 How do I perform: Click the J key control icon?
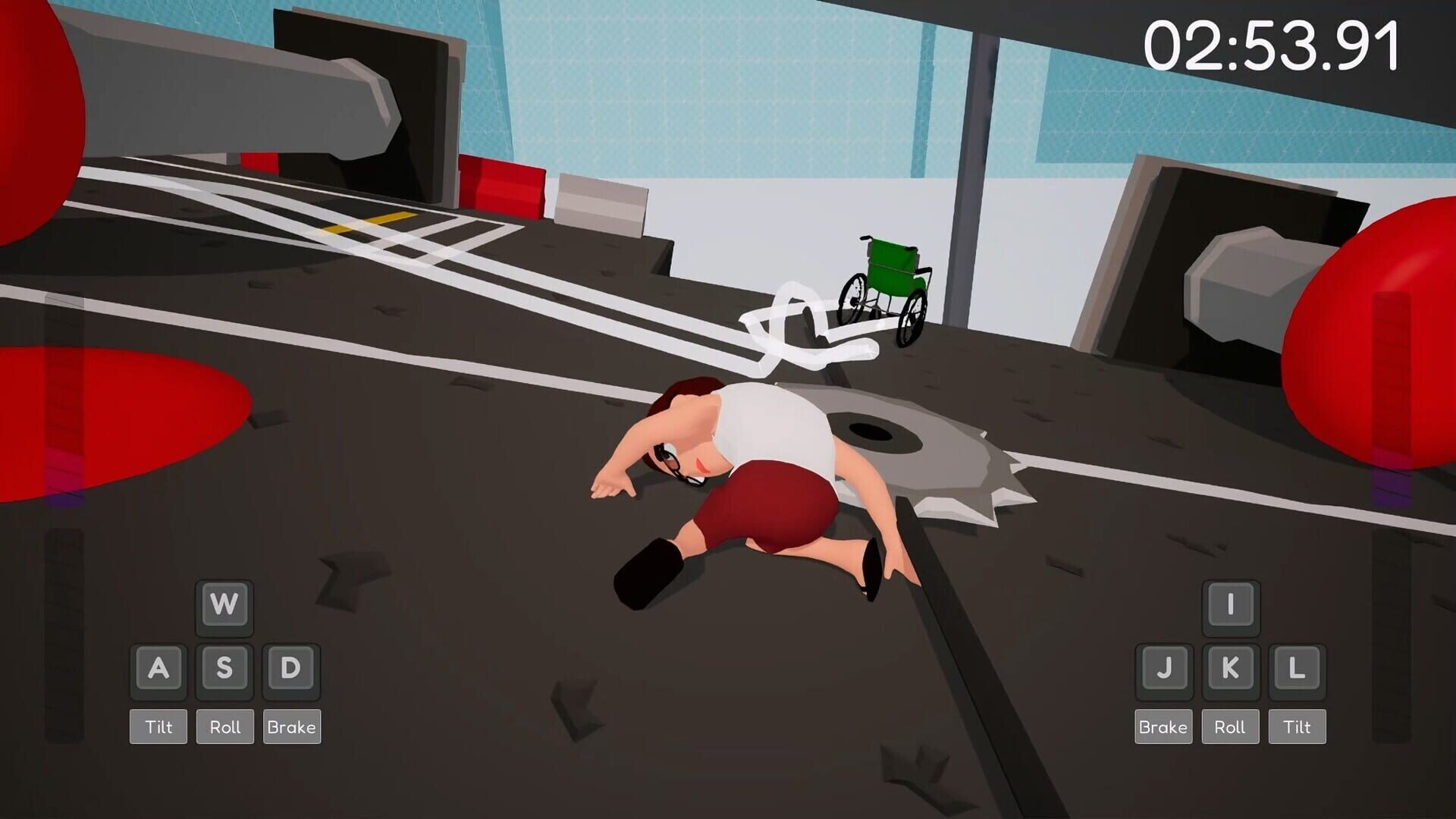[x=1163, y=667]
